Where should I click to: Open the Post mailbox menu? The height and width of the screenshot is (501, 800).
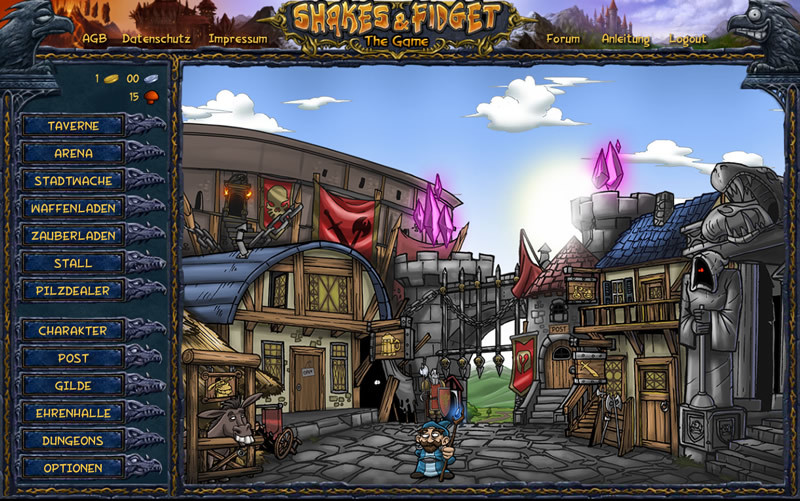coord(73,357)
